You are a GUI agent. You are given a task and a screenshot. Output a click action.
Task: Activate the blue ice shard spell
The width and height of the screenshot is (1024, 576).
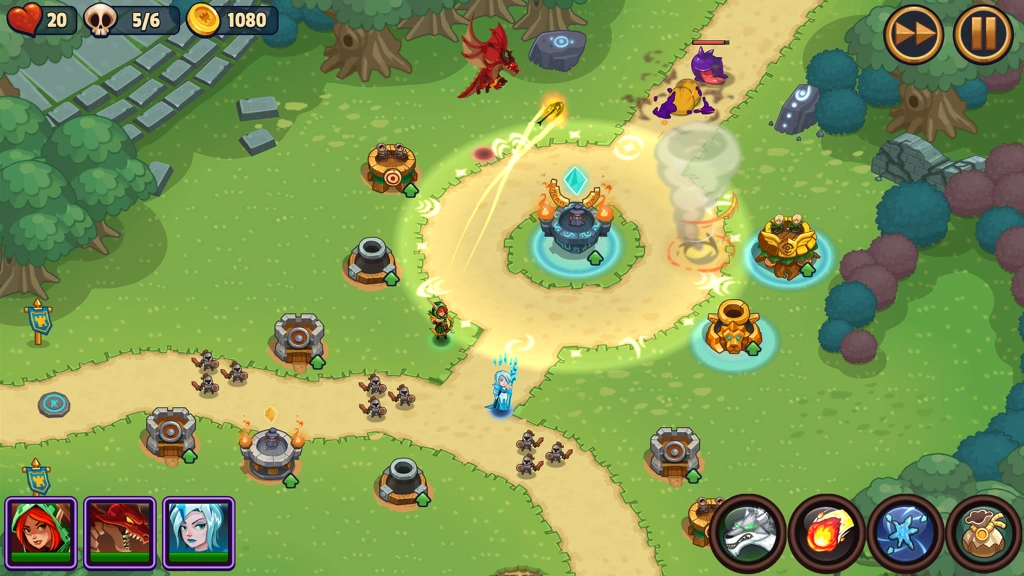[904, 532]
